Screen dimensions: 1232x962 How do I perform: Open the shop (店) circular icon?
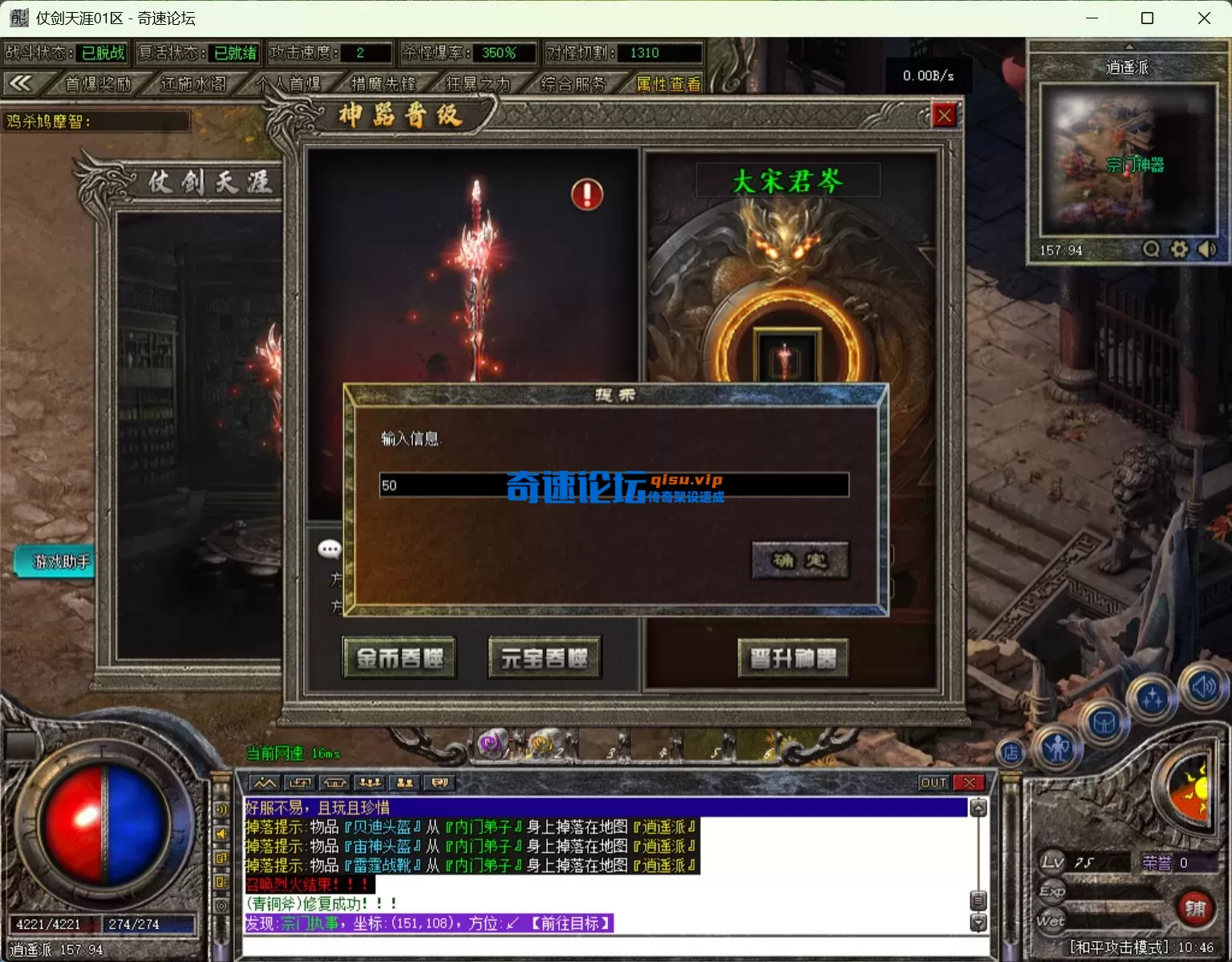coord(1011,753)
